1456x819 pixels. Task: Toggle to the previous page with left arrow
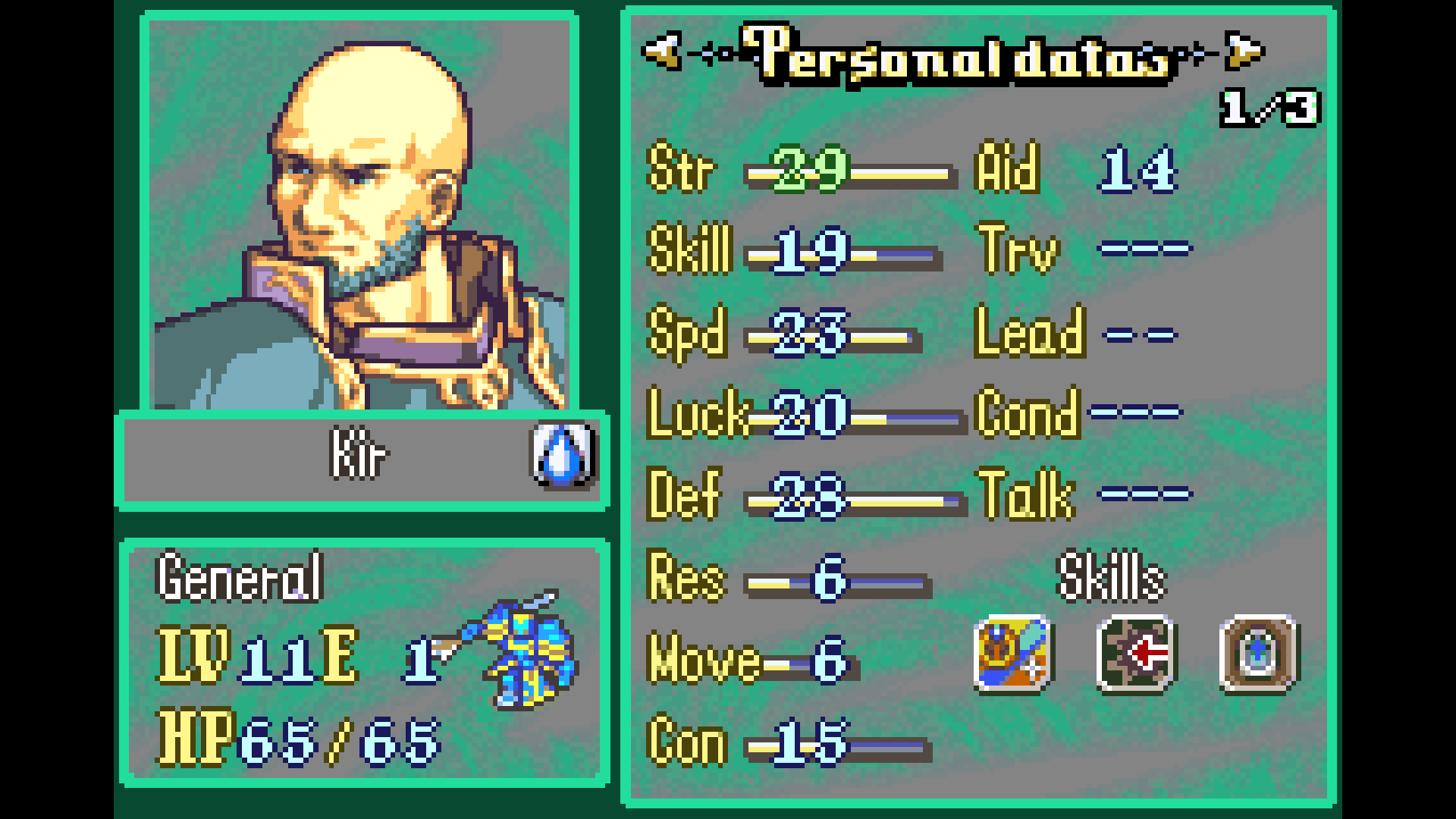coord(660,49)
